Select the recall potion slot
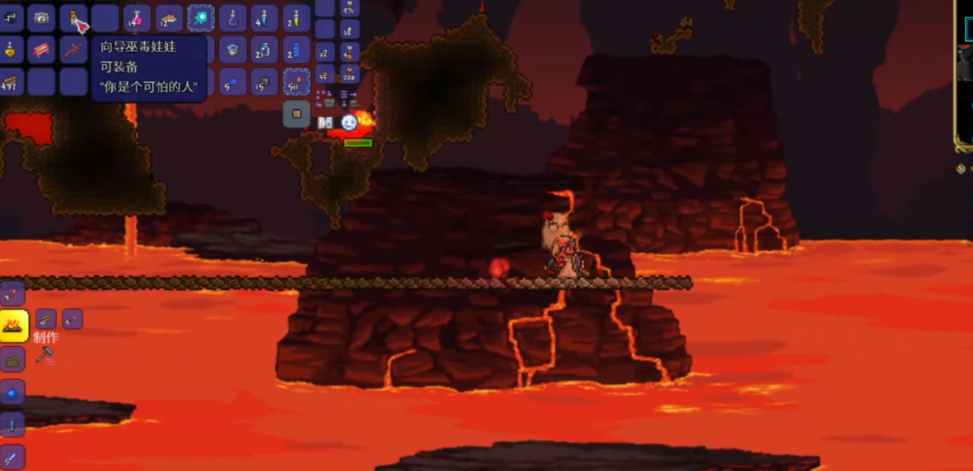The image size is (973, 471). click(x=233, y=17)
